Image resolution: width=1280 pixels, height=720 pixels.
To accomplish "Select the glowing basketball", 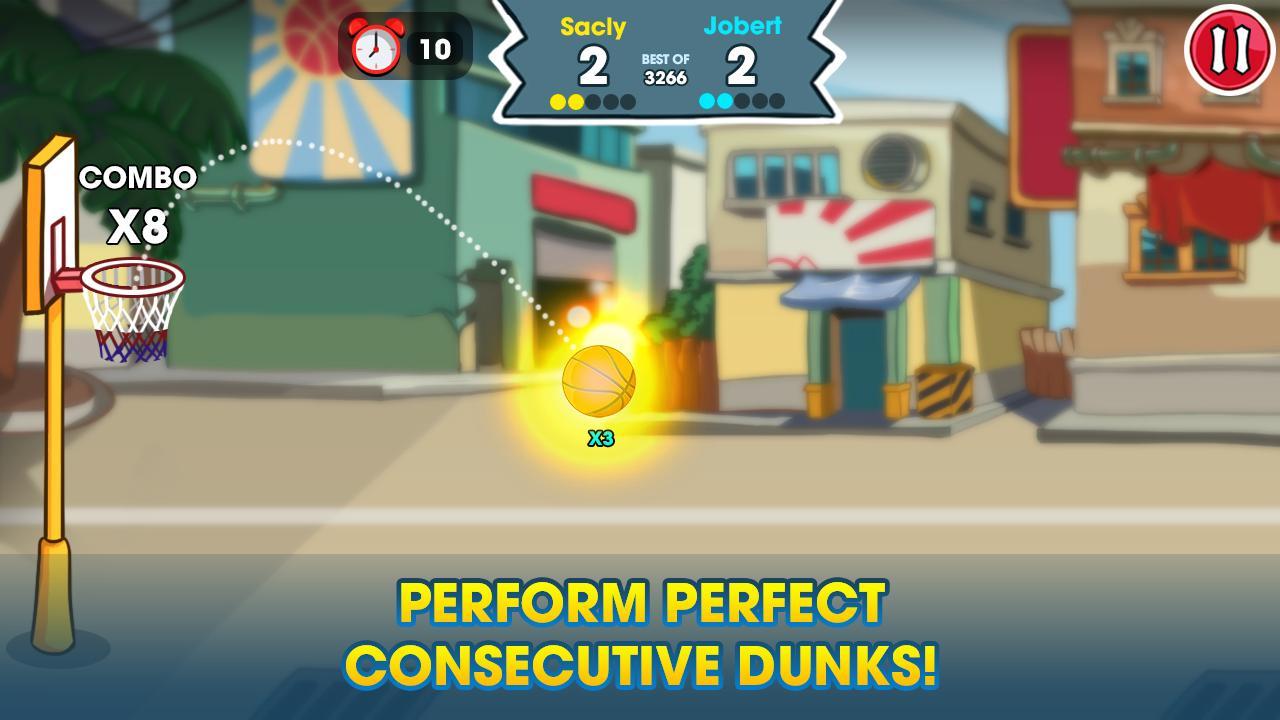I will point(600,382).
